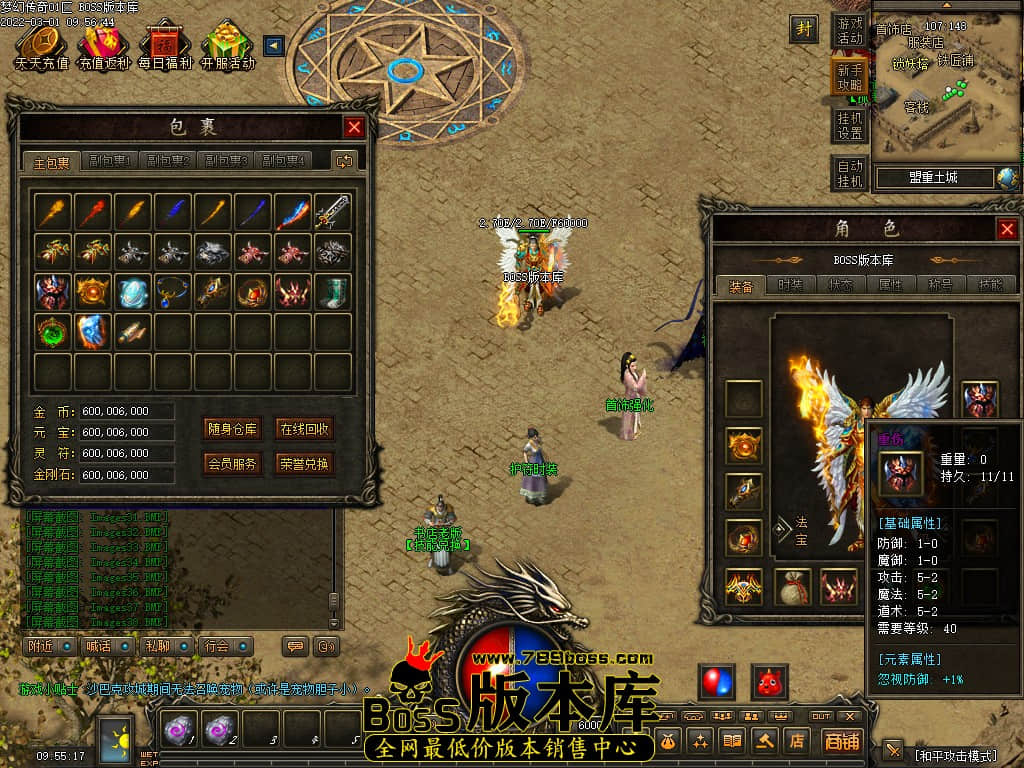Select the blue-gem necklace in inventory

173,292
